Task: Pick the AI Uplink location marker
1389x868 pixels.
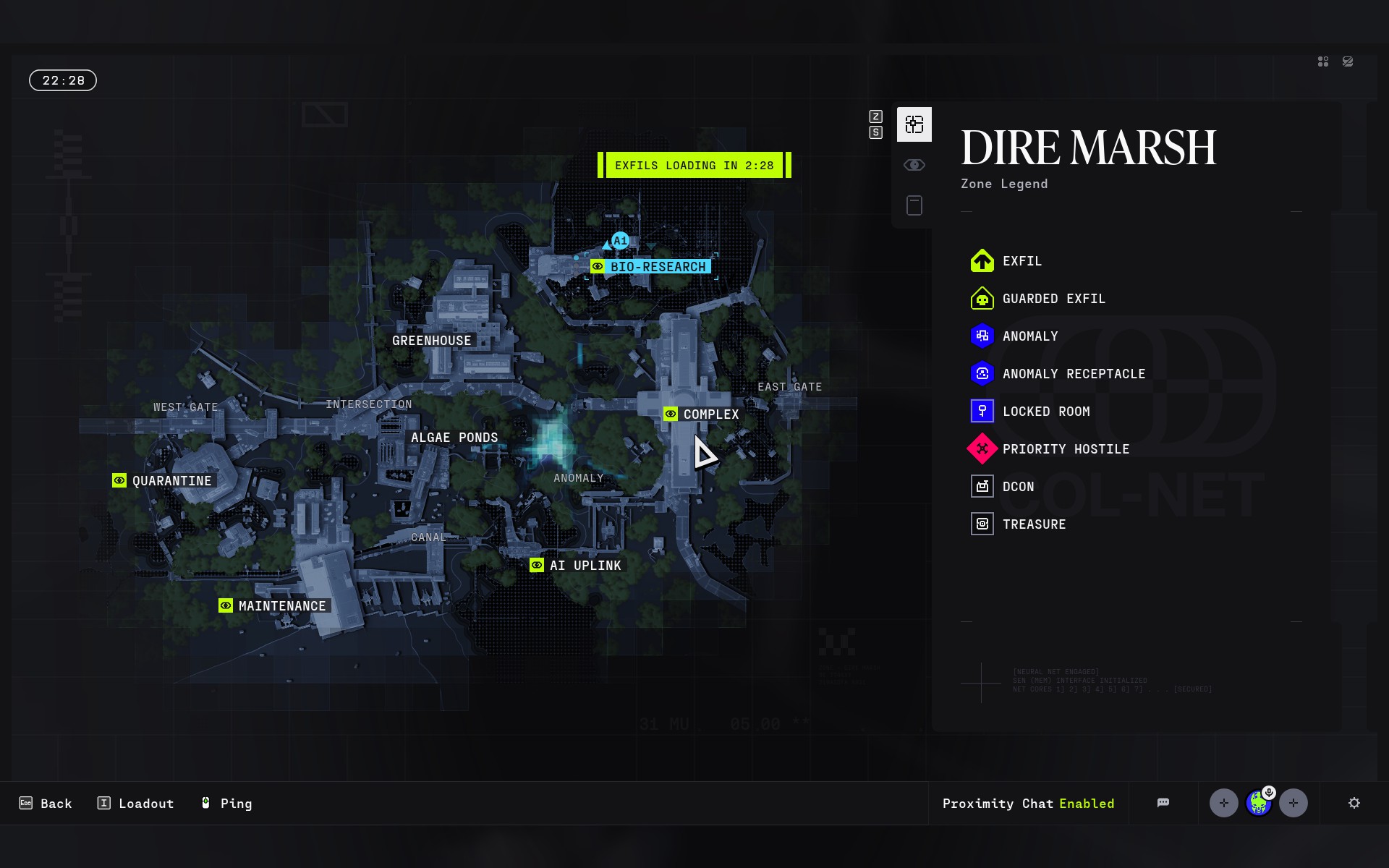Action: pos(576,566)
